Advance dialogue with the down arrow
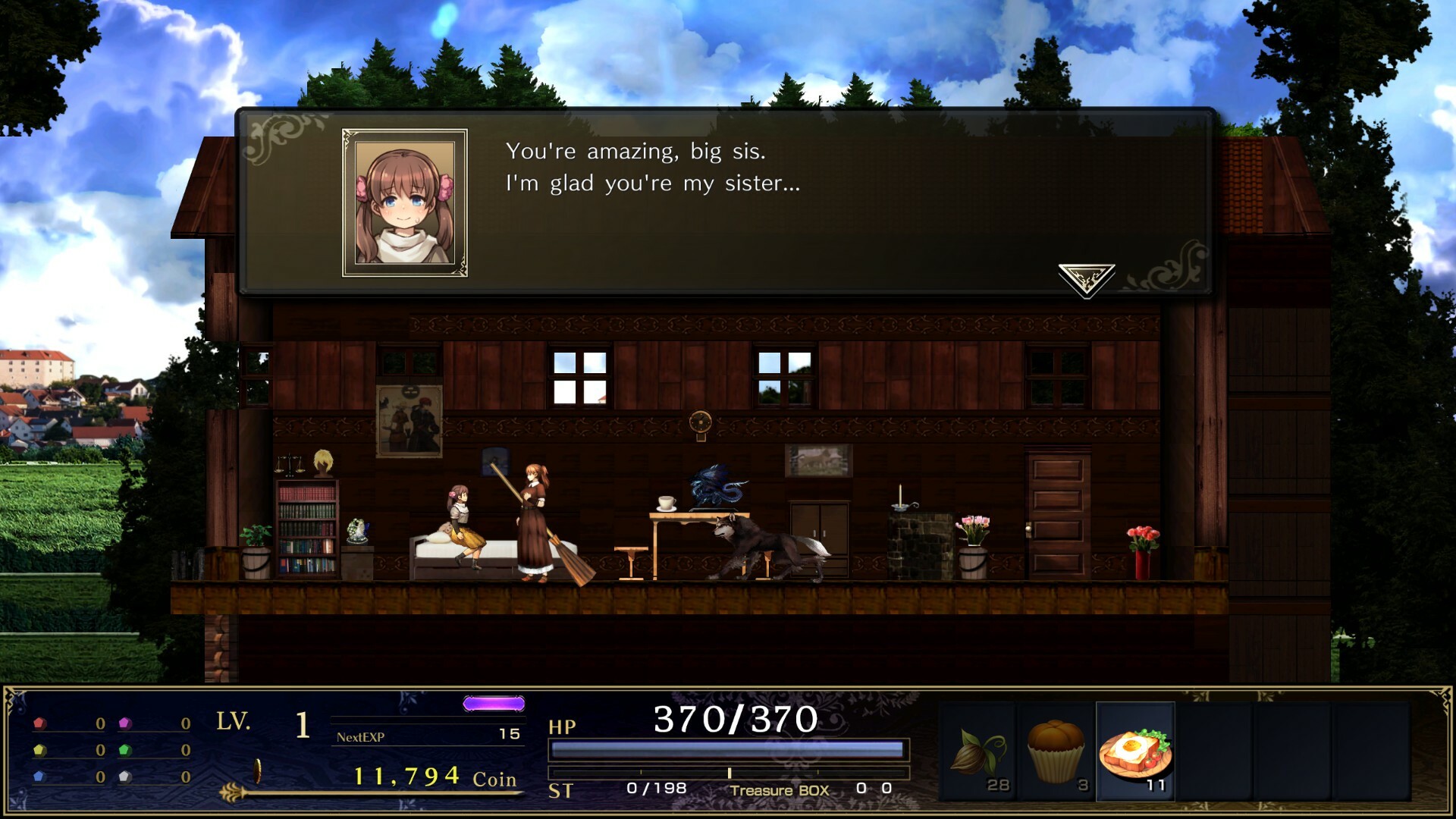1456x819 pixels. [1086, 279]
